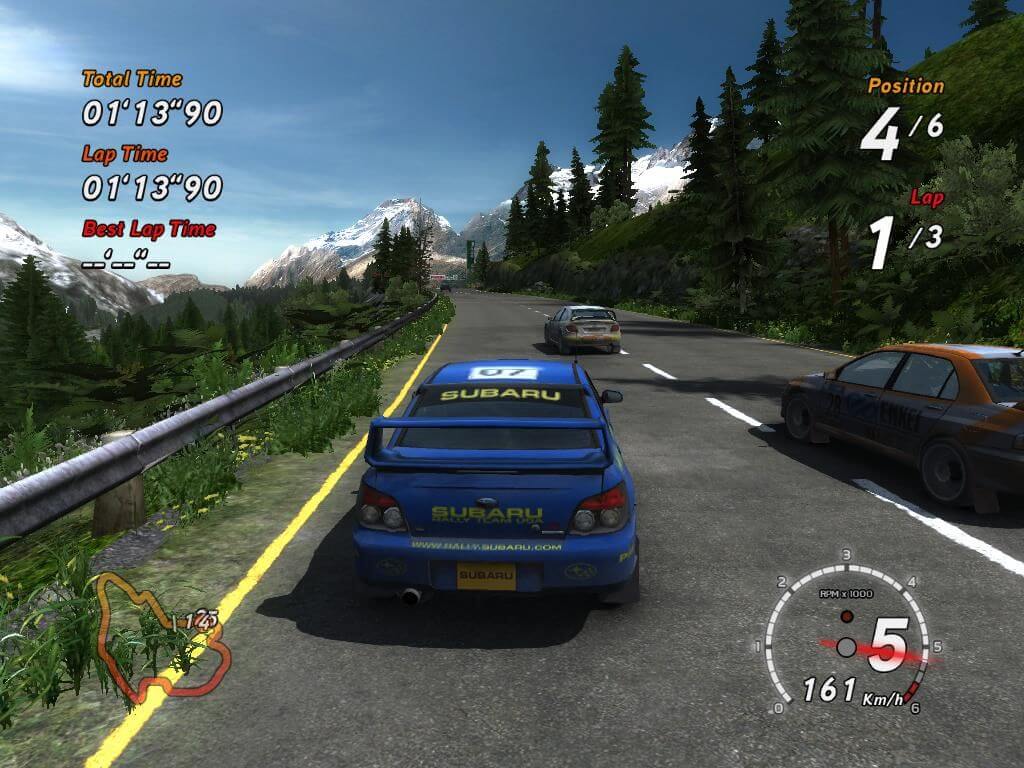Click the track outline minimap
The image size is (1024, 768).
[x=160, y=640]
